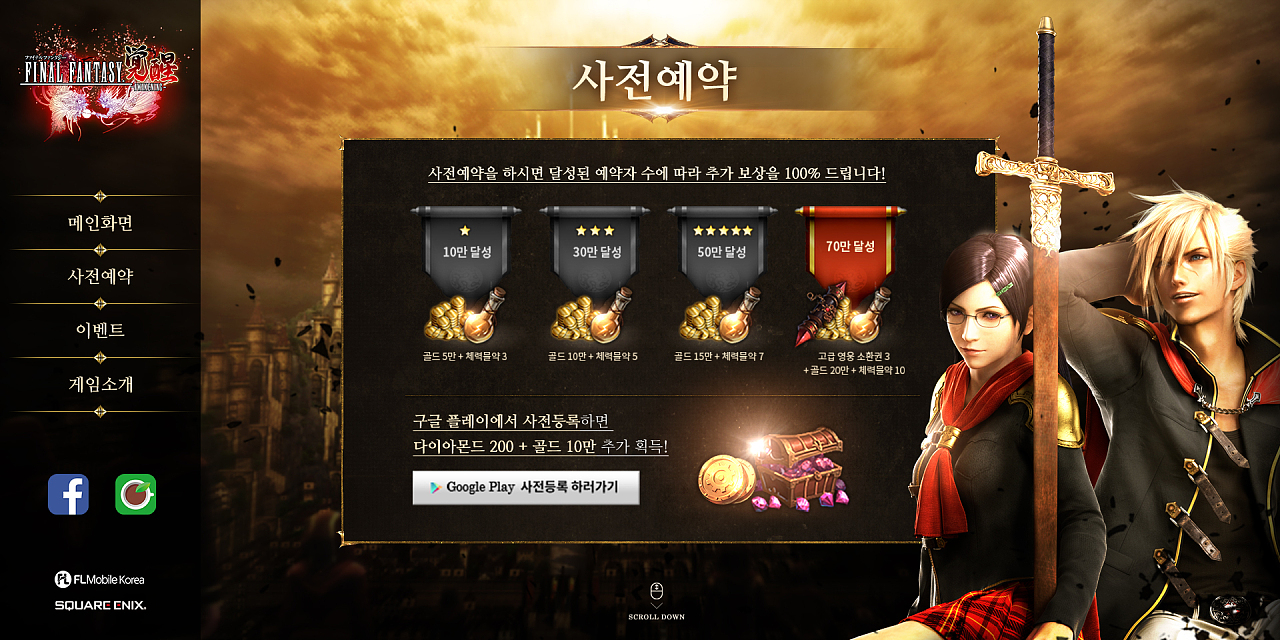Open the Square Enix logo link
Screen dimensions: 1280x640
pyautogui.click(x=100, y=605)
